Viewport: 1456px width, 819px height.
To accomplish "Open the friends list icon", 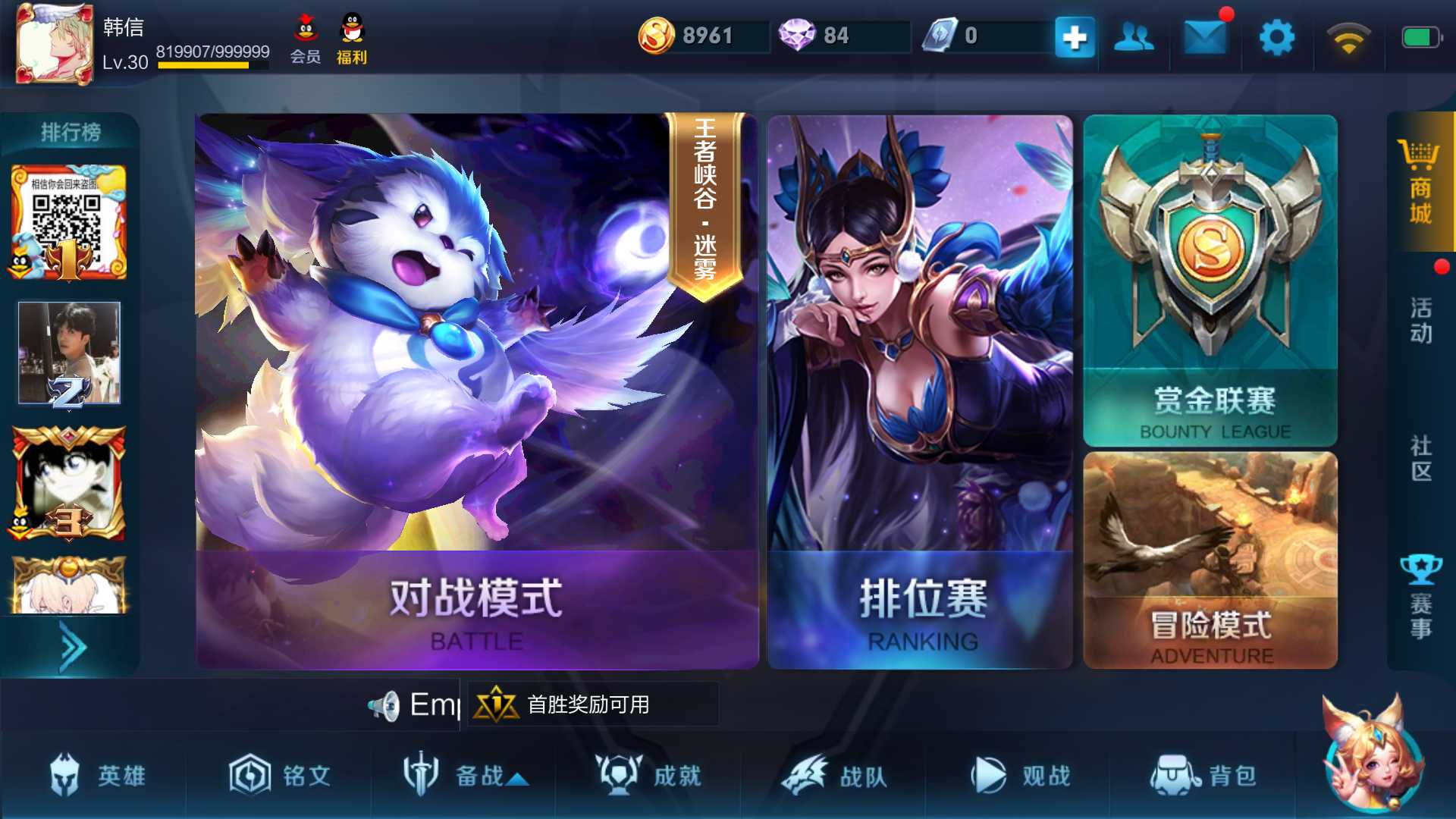I will coord(1133,36).
